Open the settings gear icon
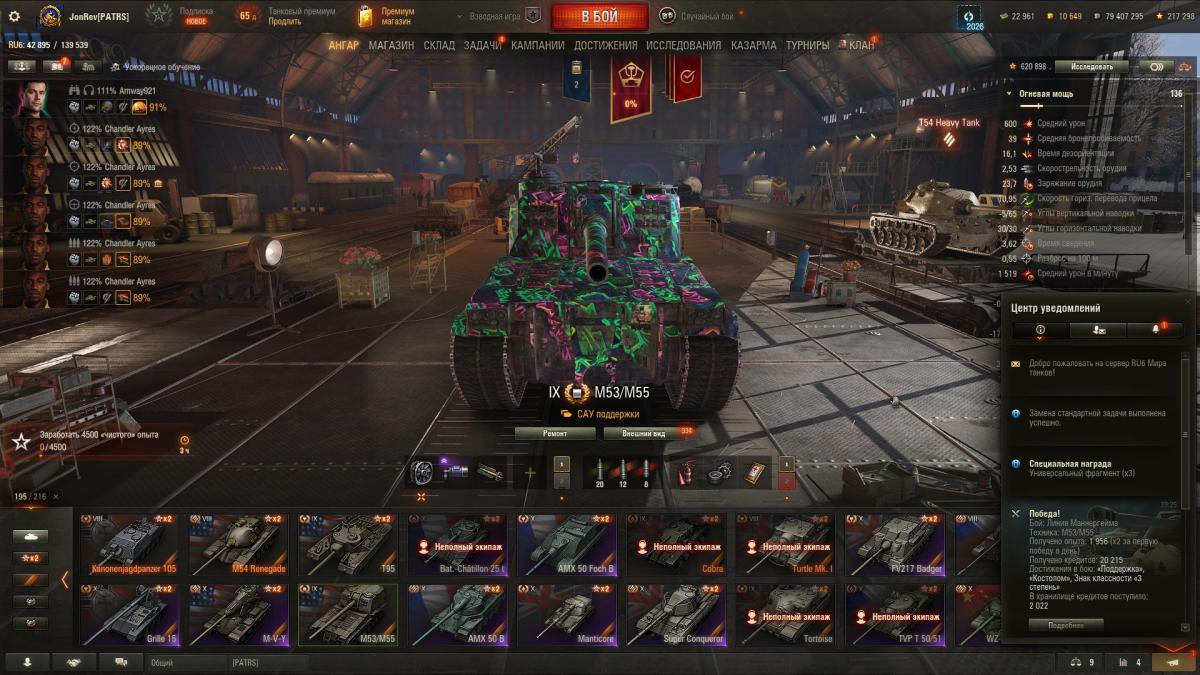The width and height of the screenshot is (1200, 675). (x=14, y=16)
